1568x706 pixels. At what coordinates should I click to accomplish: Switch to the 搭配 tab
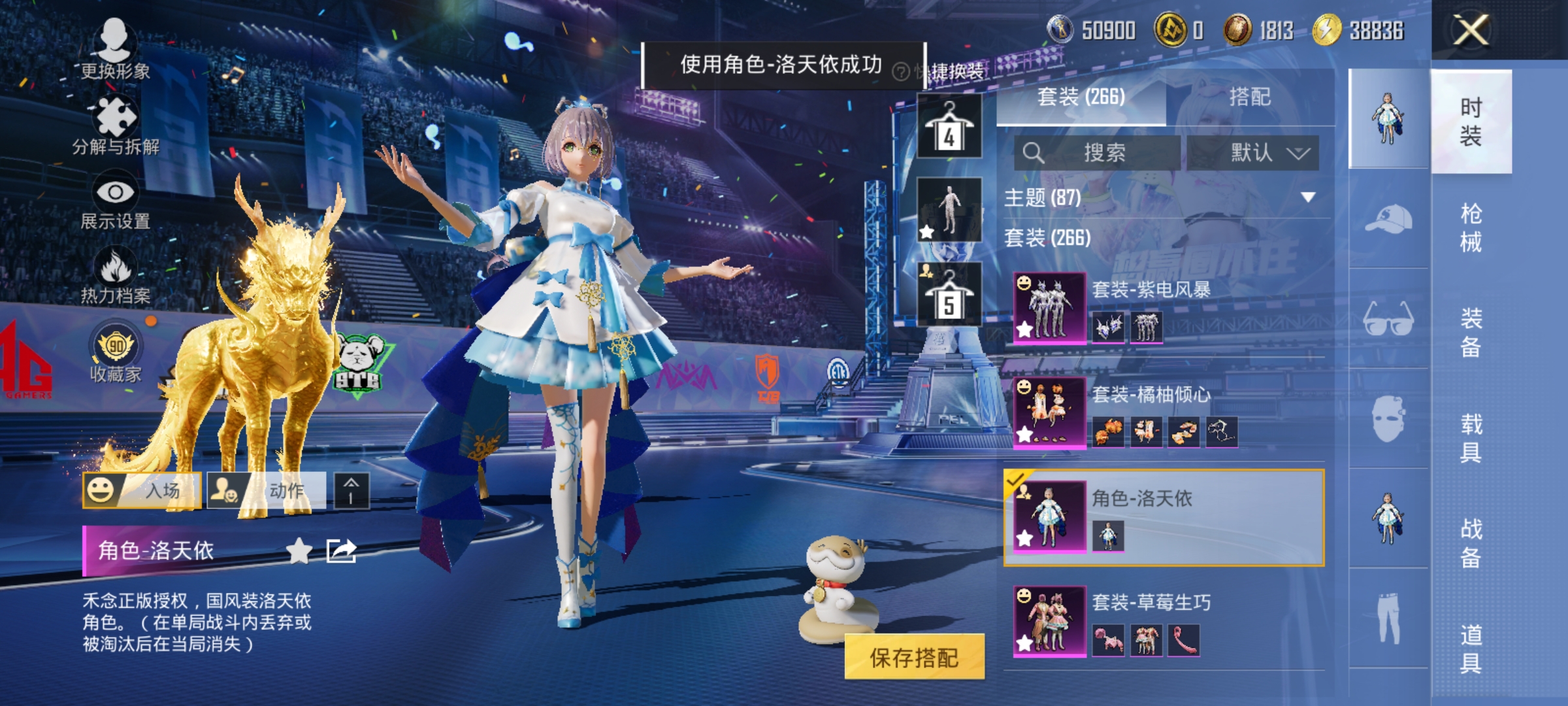(1250, 97)
